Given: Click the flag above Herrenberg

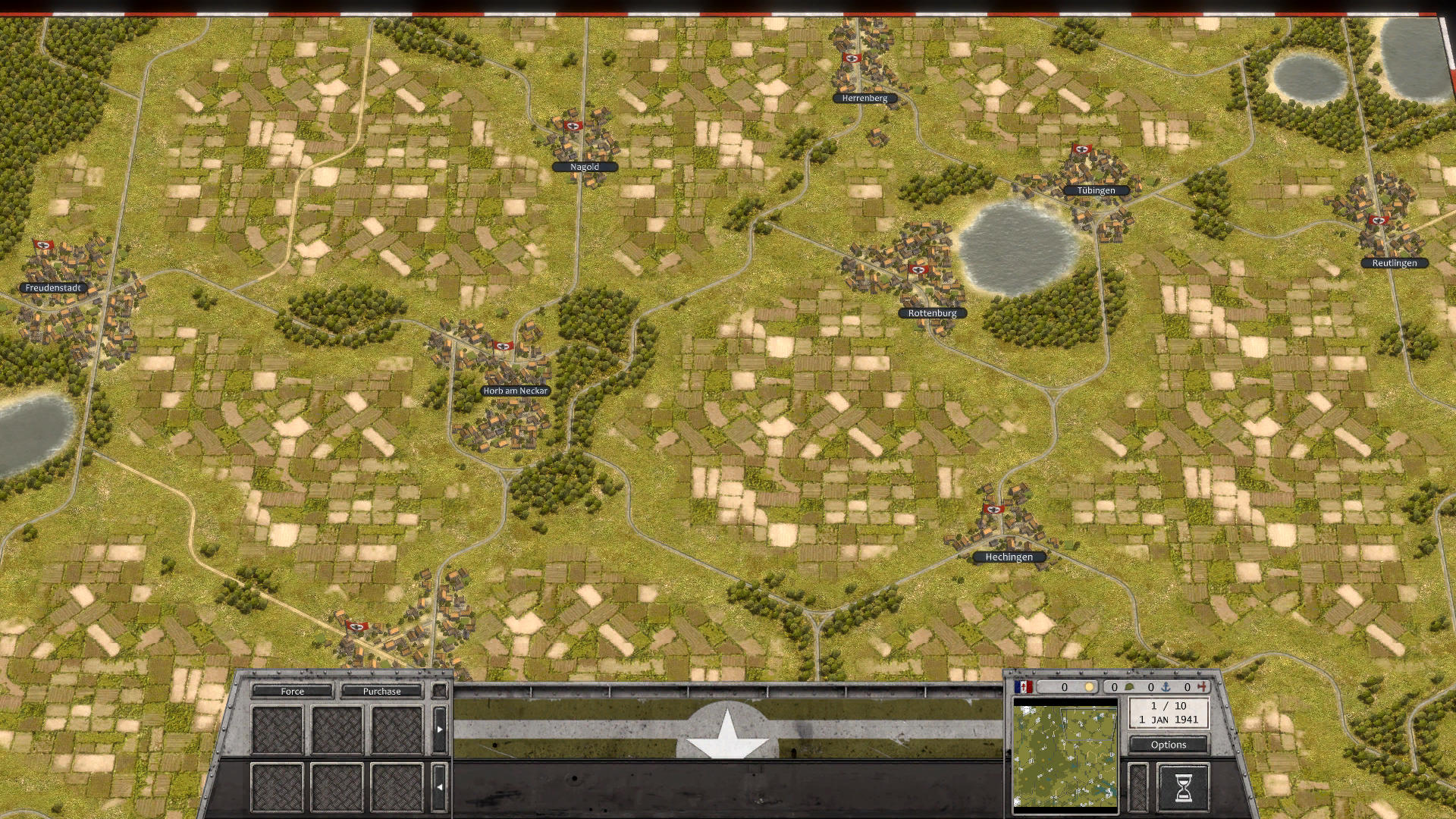Looking at the screenshot, I should (x=852, y=56).
